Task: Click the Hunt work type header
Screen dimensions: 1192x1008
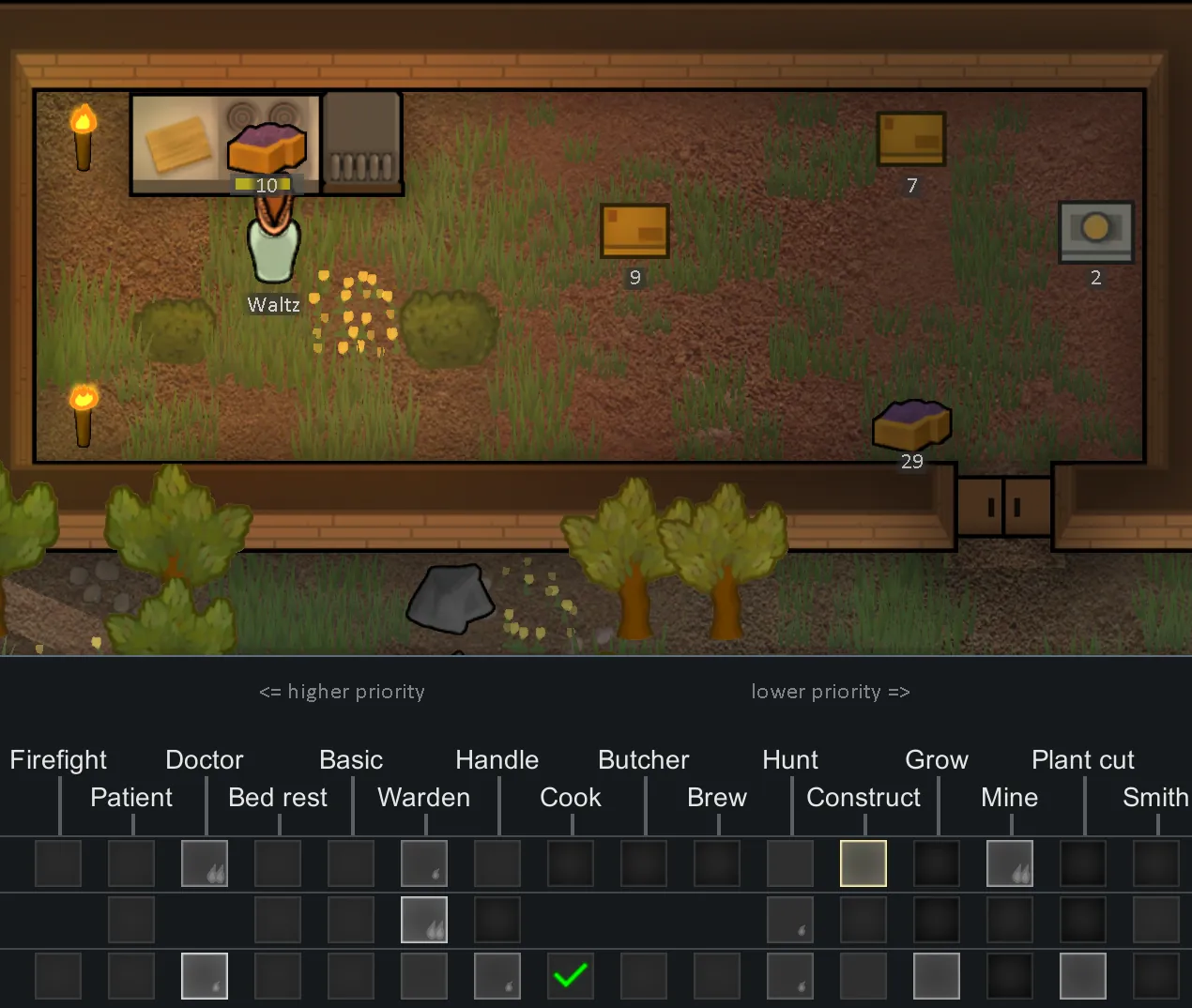Action: pos(790,759)
